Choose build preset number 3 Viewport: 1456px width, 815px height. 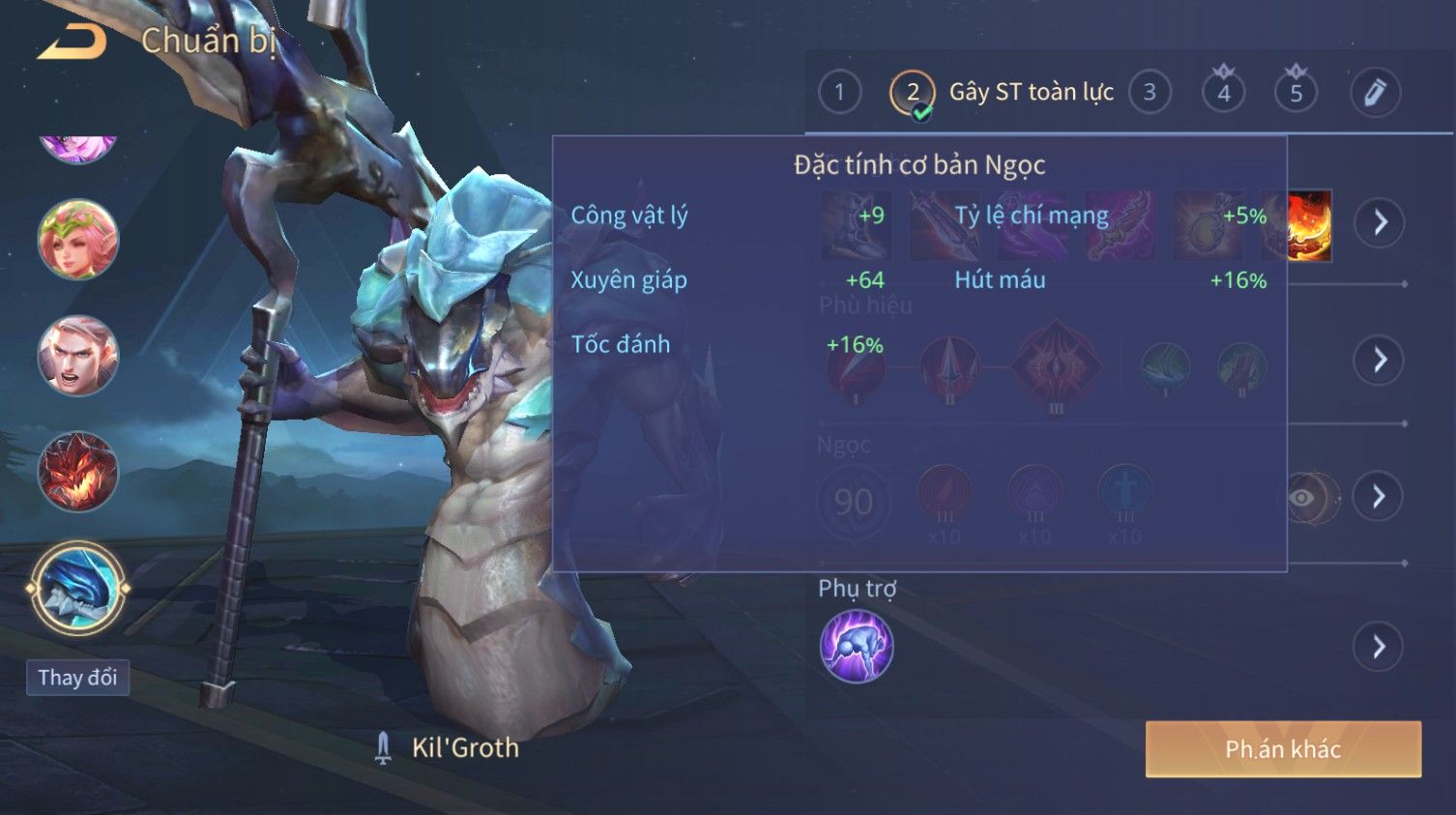[x=1150, y=93]
